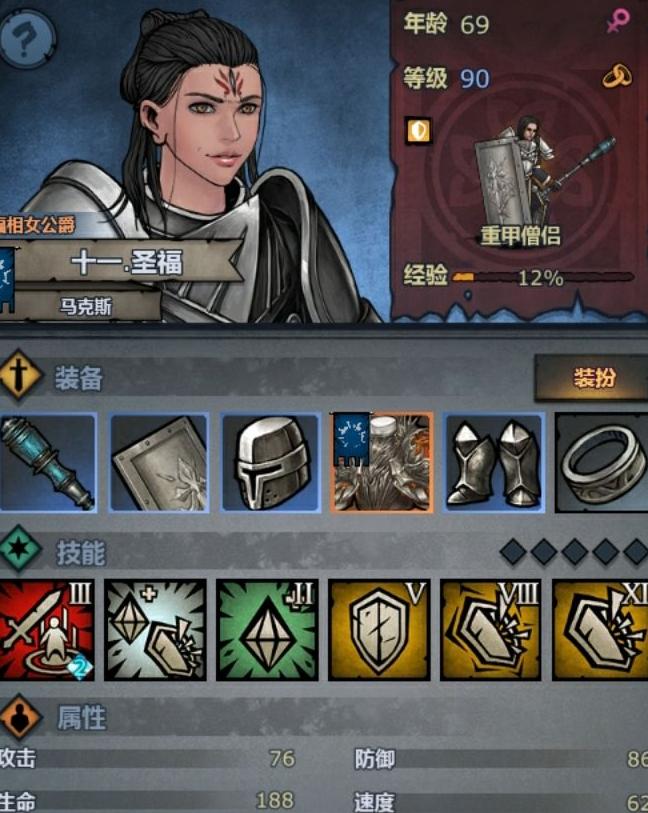
Task: Tap the gold wedding rings icon
Action: point(615,77)
